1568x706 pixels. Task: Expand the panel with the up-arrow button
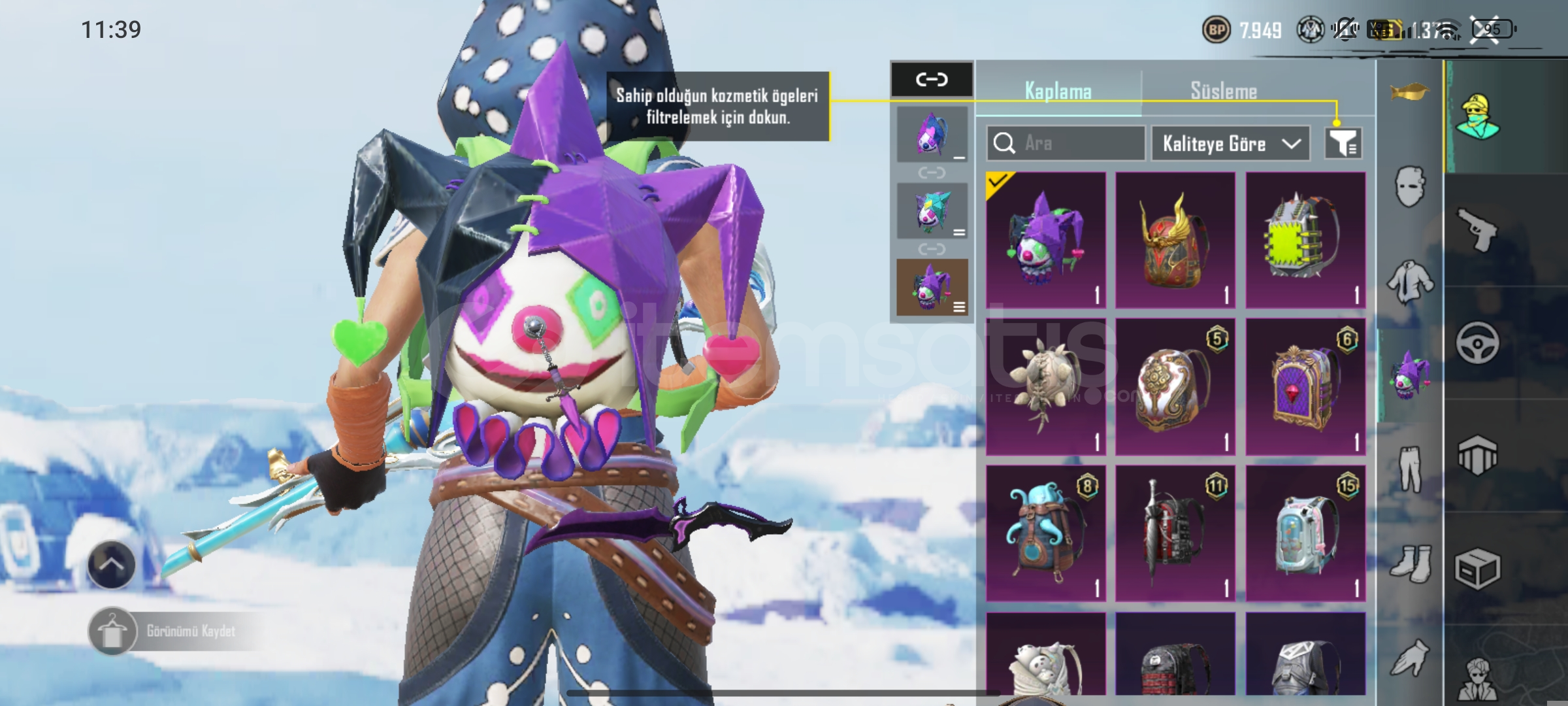(111, 565)
